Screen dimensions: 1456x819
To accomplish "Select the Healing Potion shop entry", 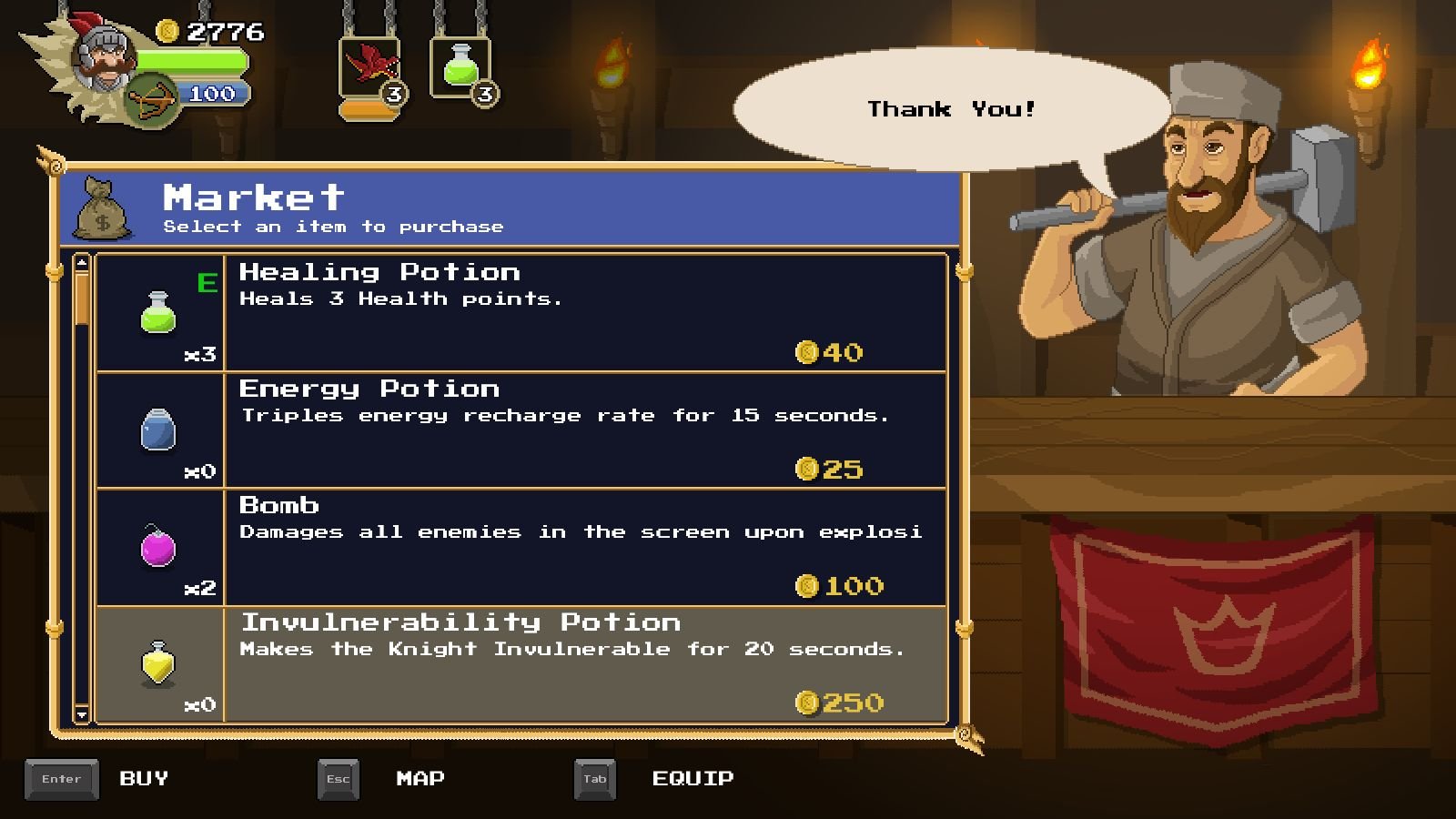I will [x=521, y=312].
